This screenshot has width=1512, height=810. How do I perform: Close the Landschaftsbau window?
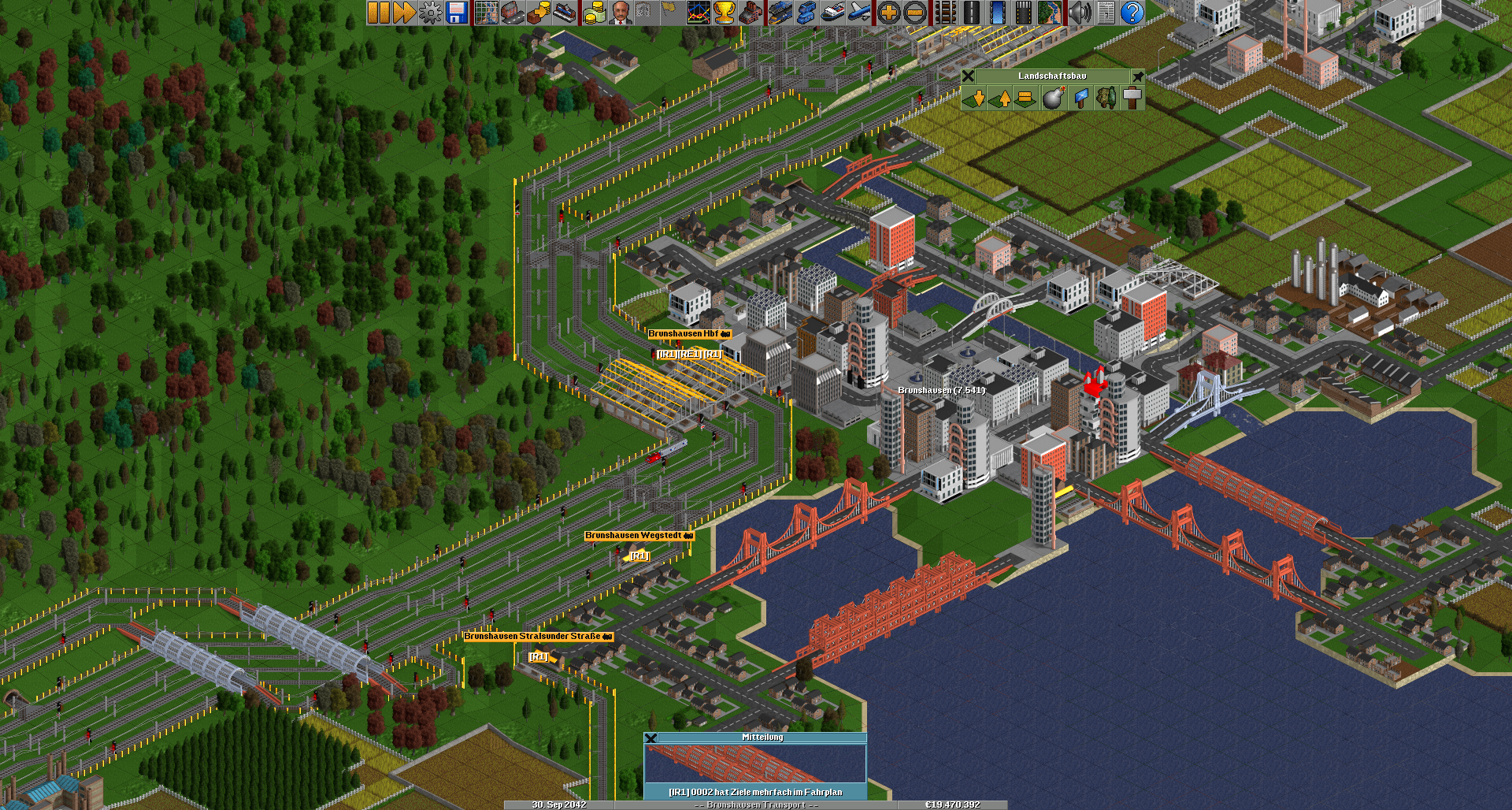pyautogui.click(x=969, y=76)
